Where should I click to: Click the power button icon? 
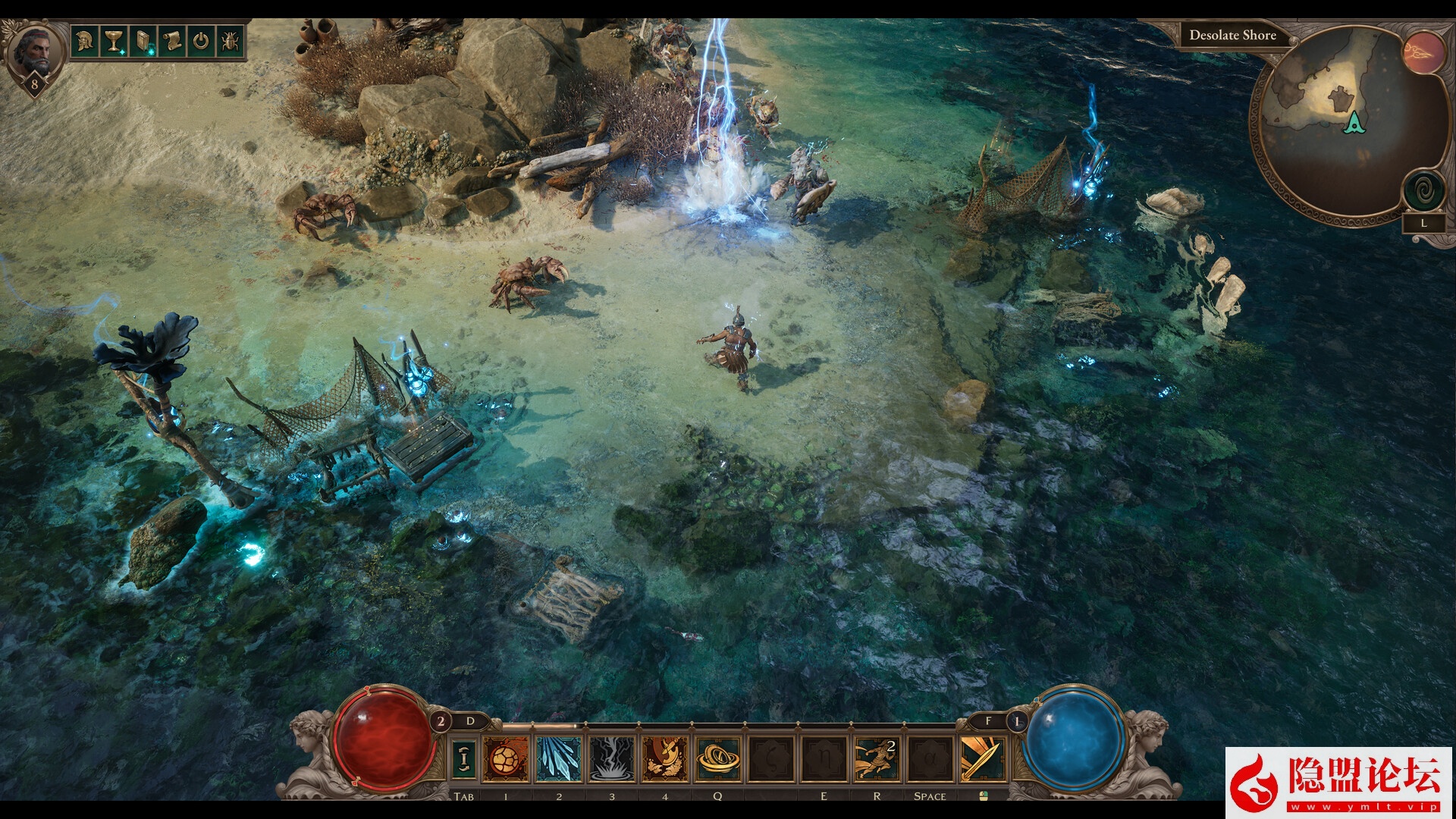(201, 40)
